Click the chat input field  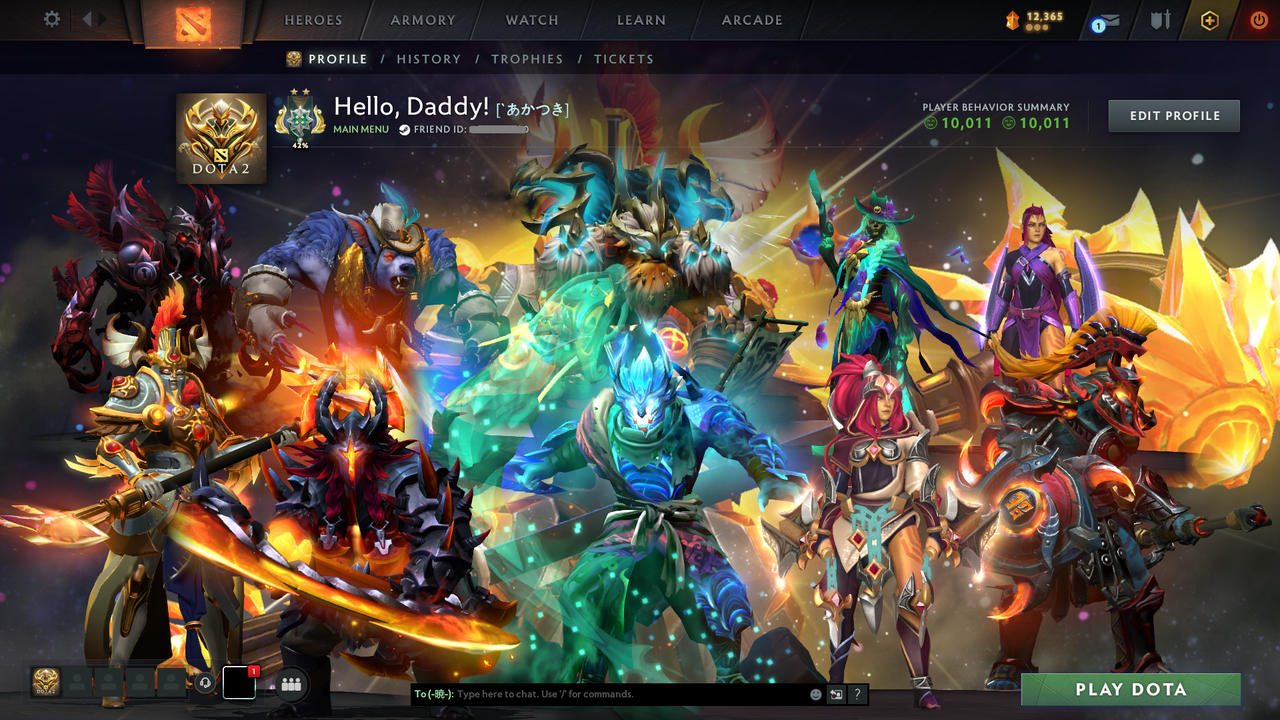(600, 694)
